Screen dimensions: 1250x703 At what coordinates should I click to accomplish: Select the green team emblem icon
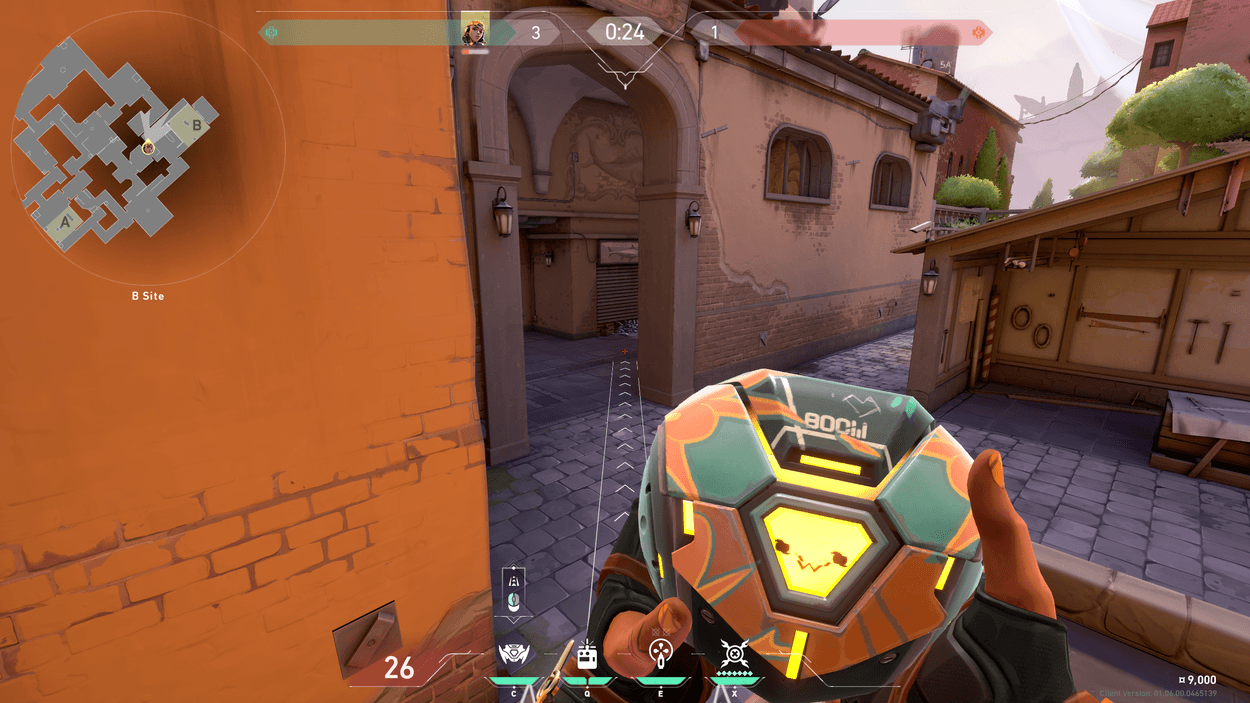click(271, 33)
